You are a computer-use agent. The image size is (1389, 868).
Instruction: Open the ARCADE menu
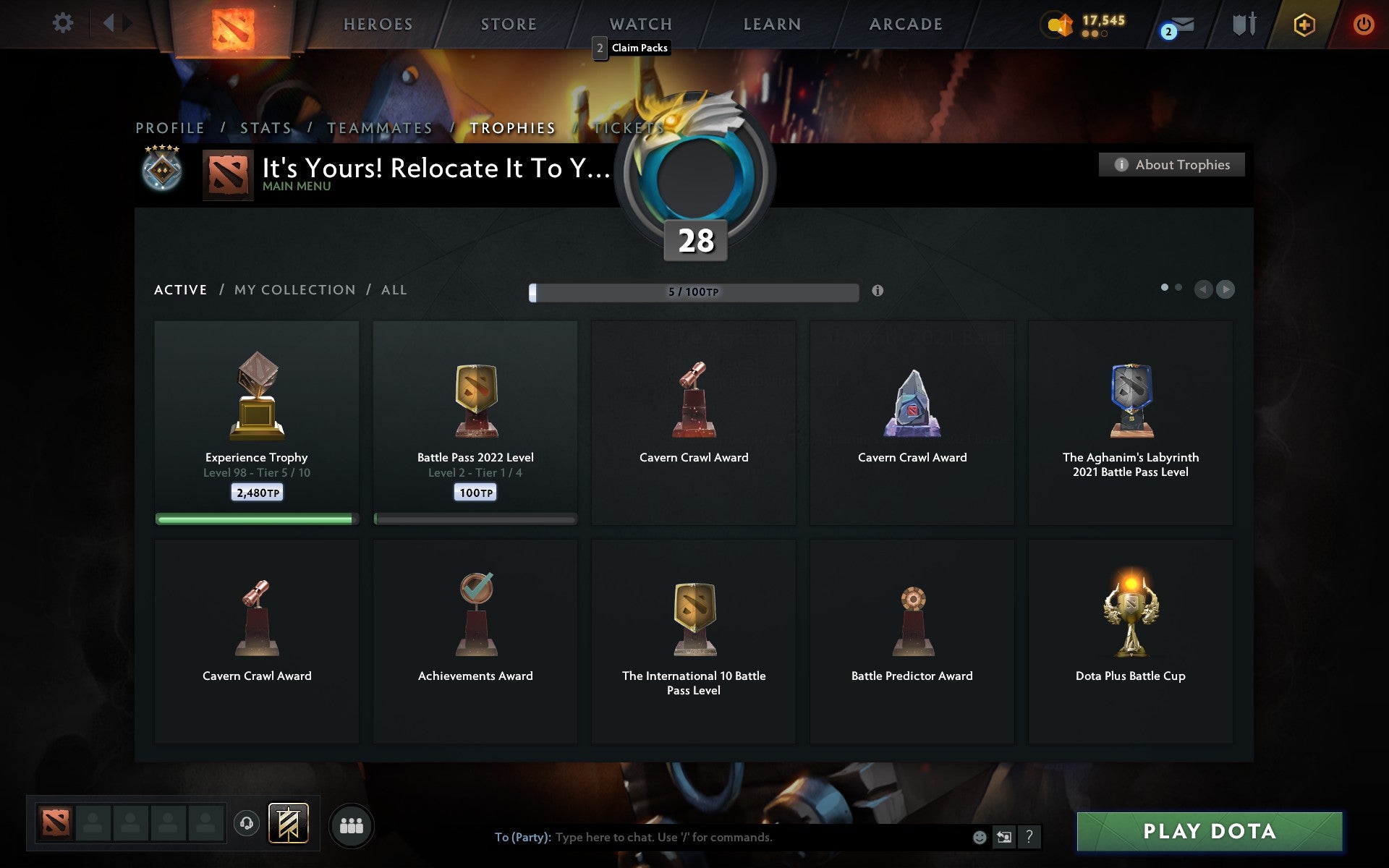[x=905, y=23]
